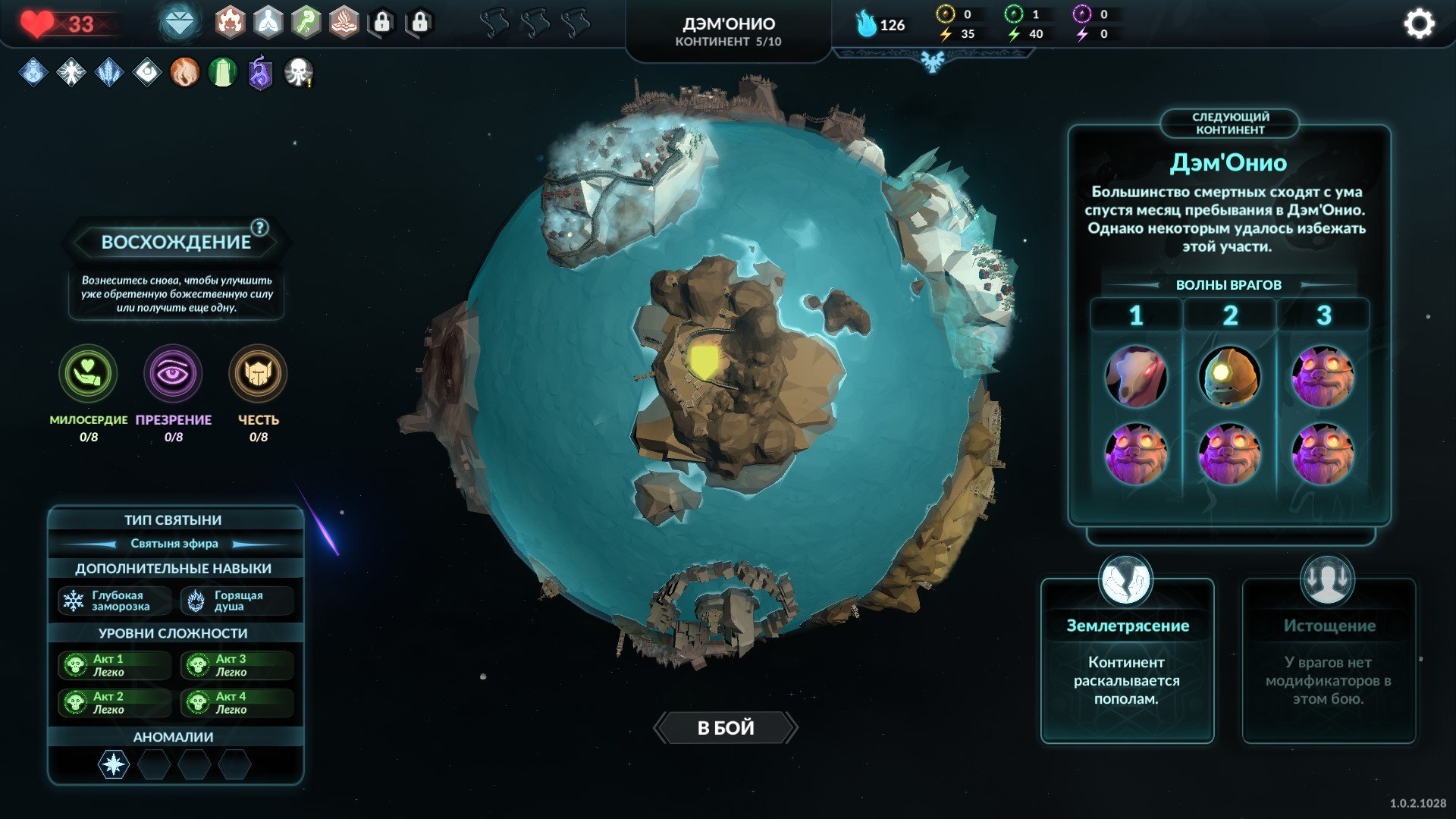Open the settings gear menu

pyautogui.click(x=1419, y=24)
